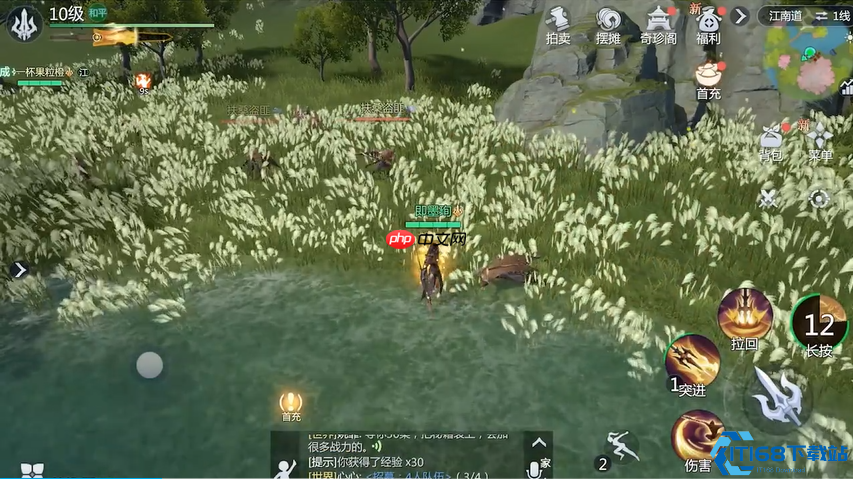Open the player avatar trident emblem
The height and width of the screenshot is (479, 853).
click(24, 23)
